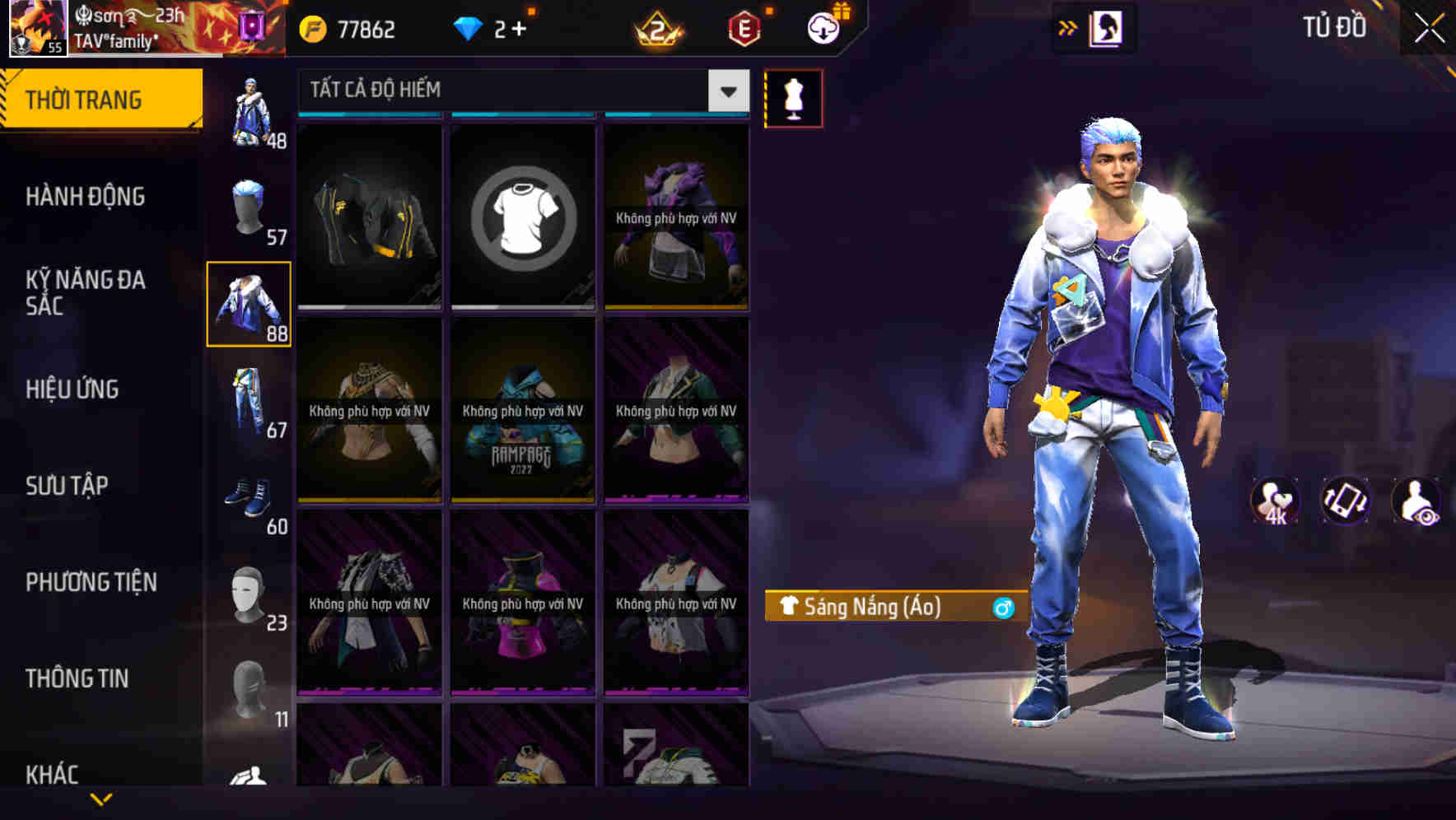Open the character eye preview icon

pos(1418,502)
